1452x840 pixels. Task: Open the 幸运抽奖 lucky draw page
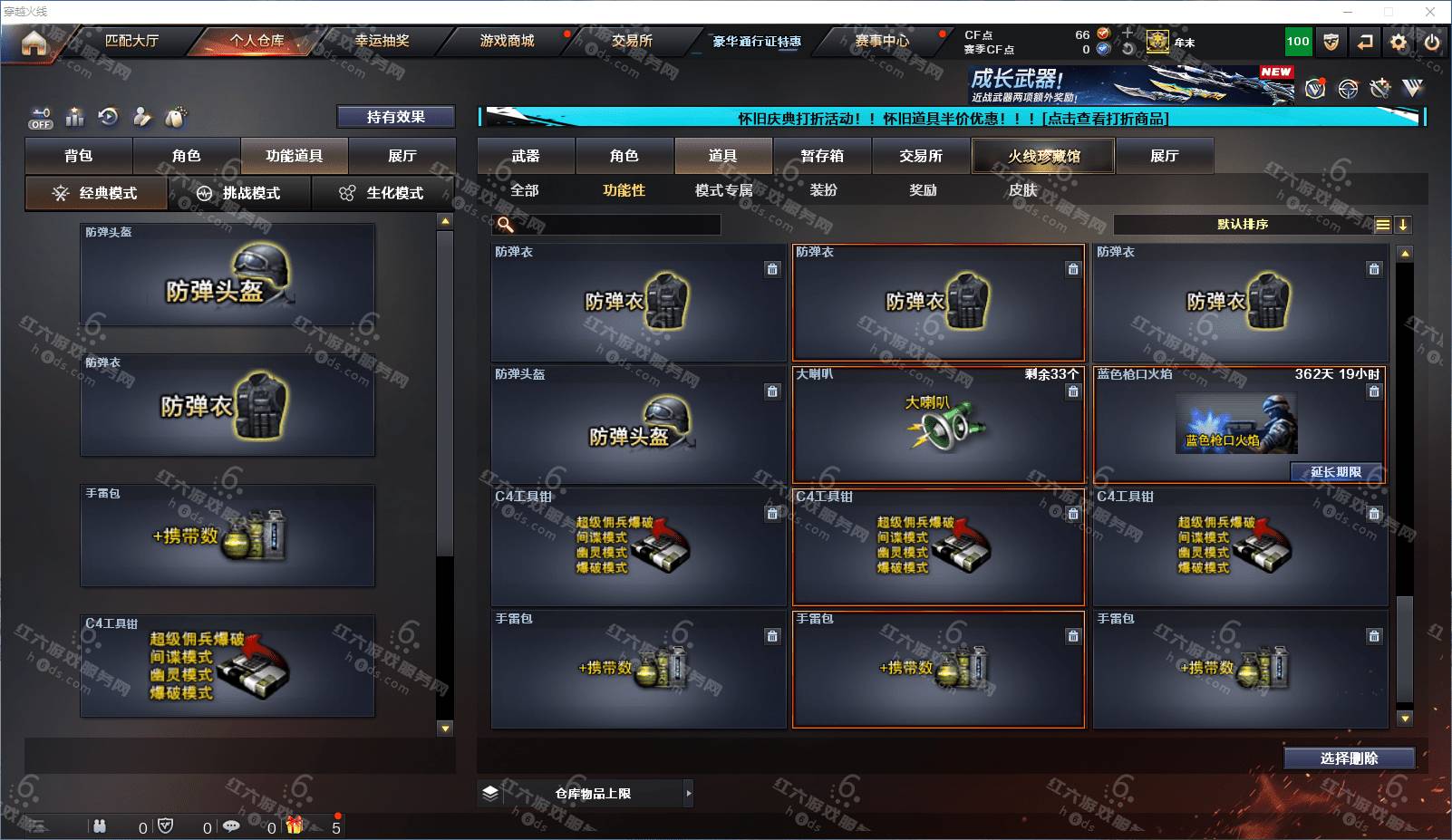(x=382, y=41)
